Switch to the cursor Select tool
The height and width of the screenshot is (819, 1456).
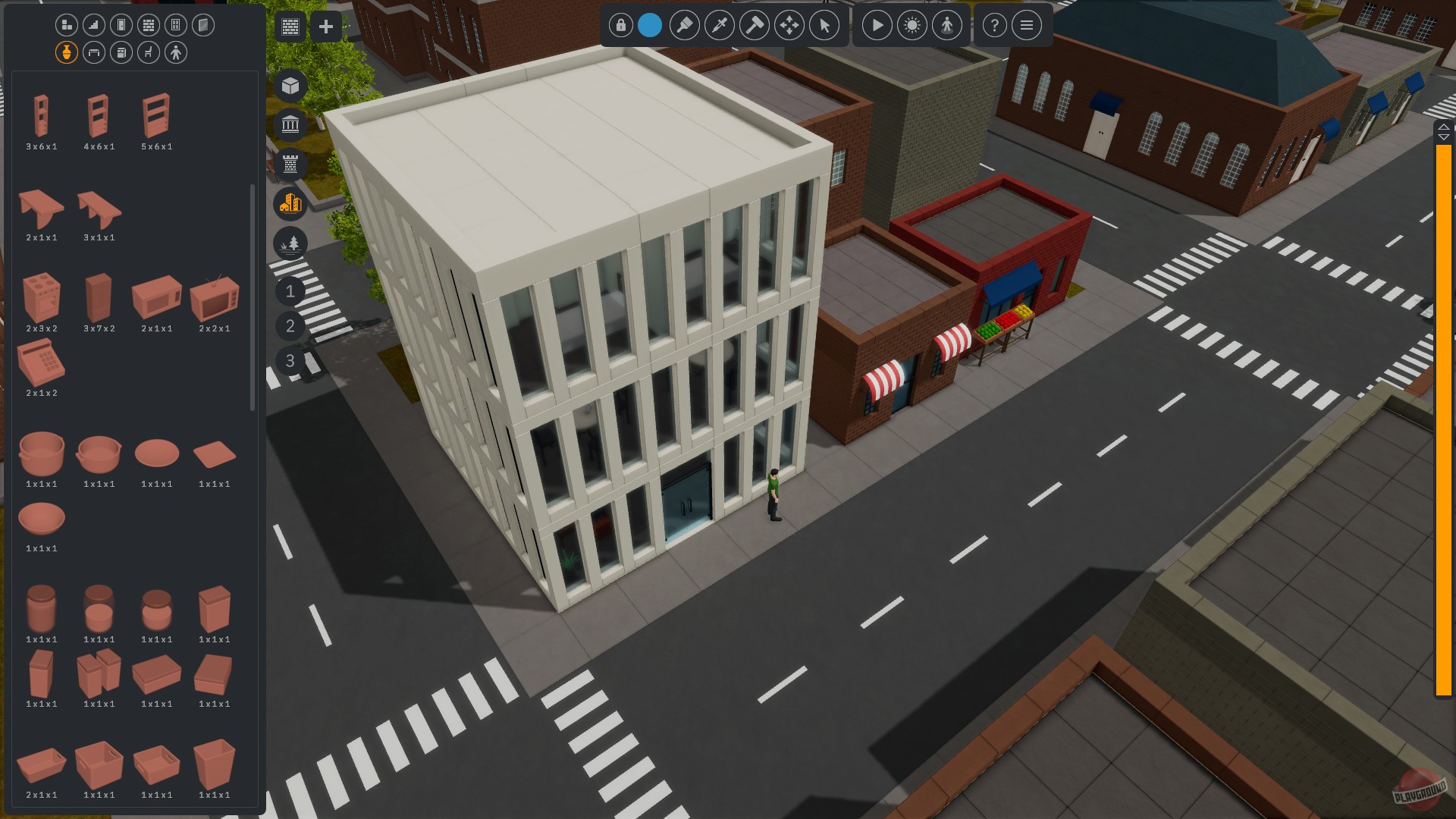823,25
